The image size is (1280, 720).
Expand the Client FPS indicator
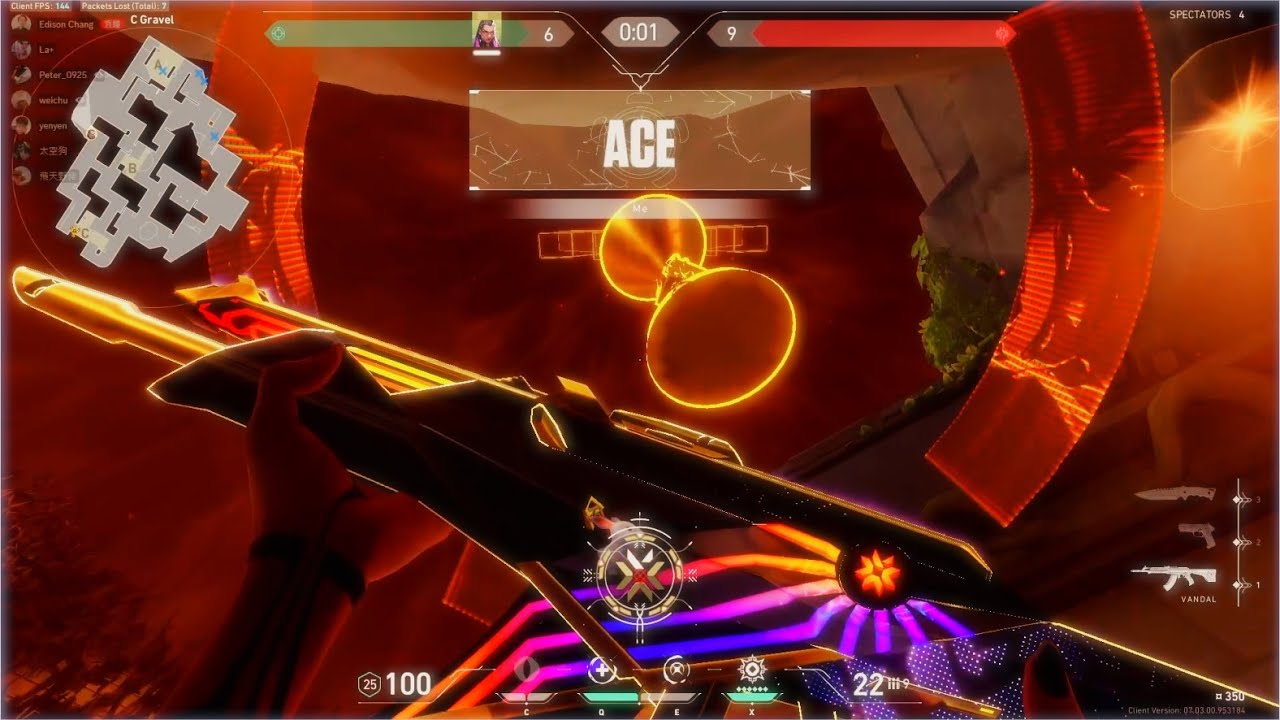41,6
